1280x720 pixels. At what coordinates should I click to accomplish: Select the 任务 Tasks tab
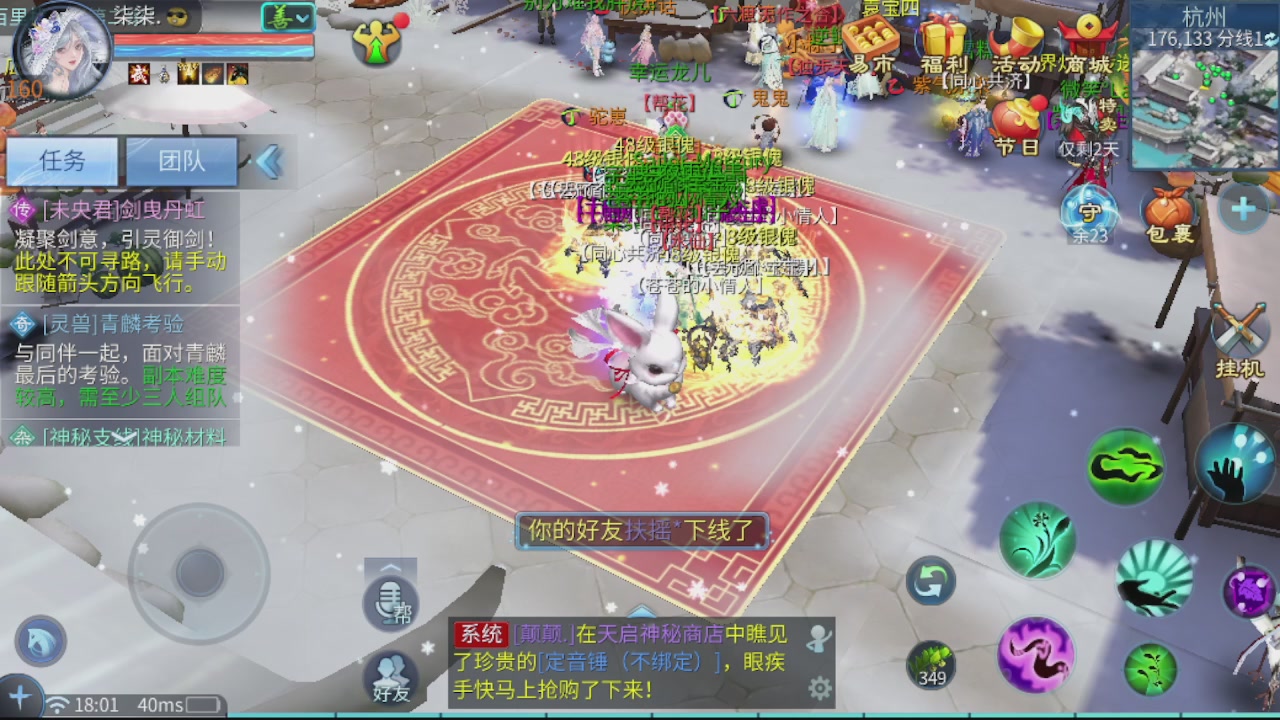pyautogui.click(x=62, y=162)
